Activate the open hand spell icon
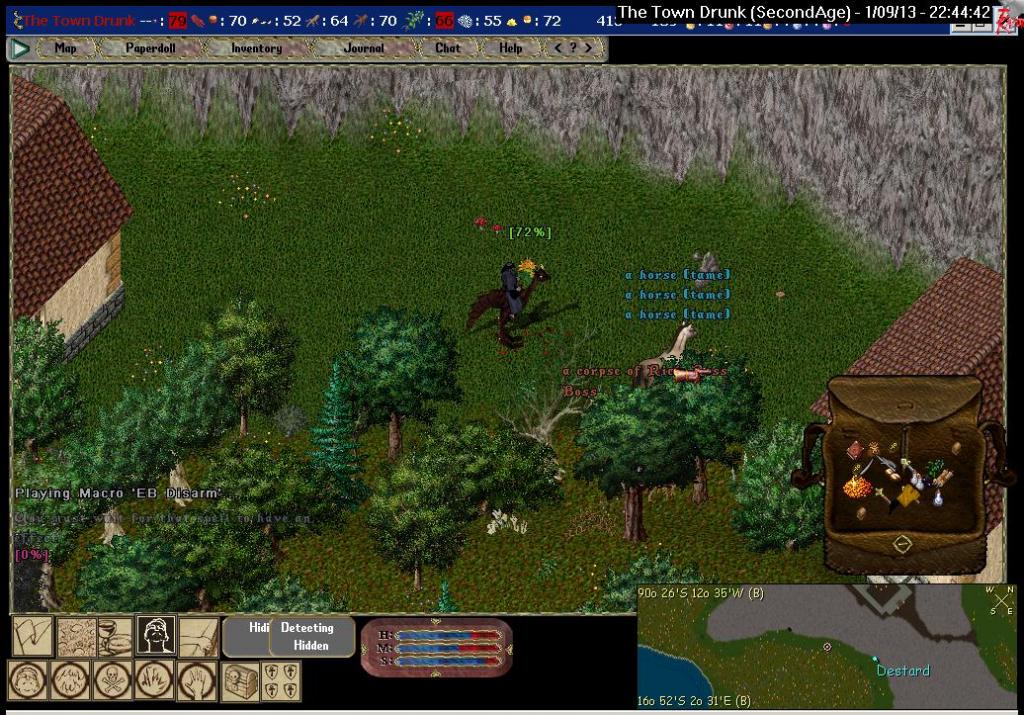1024x715 pixels. click(197, 681)
